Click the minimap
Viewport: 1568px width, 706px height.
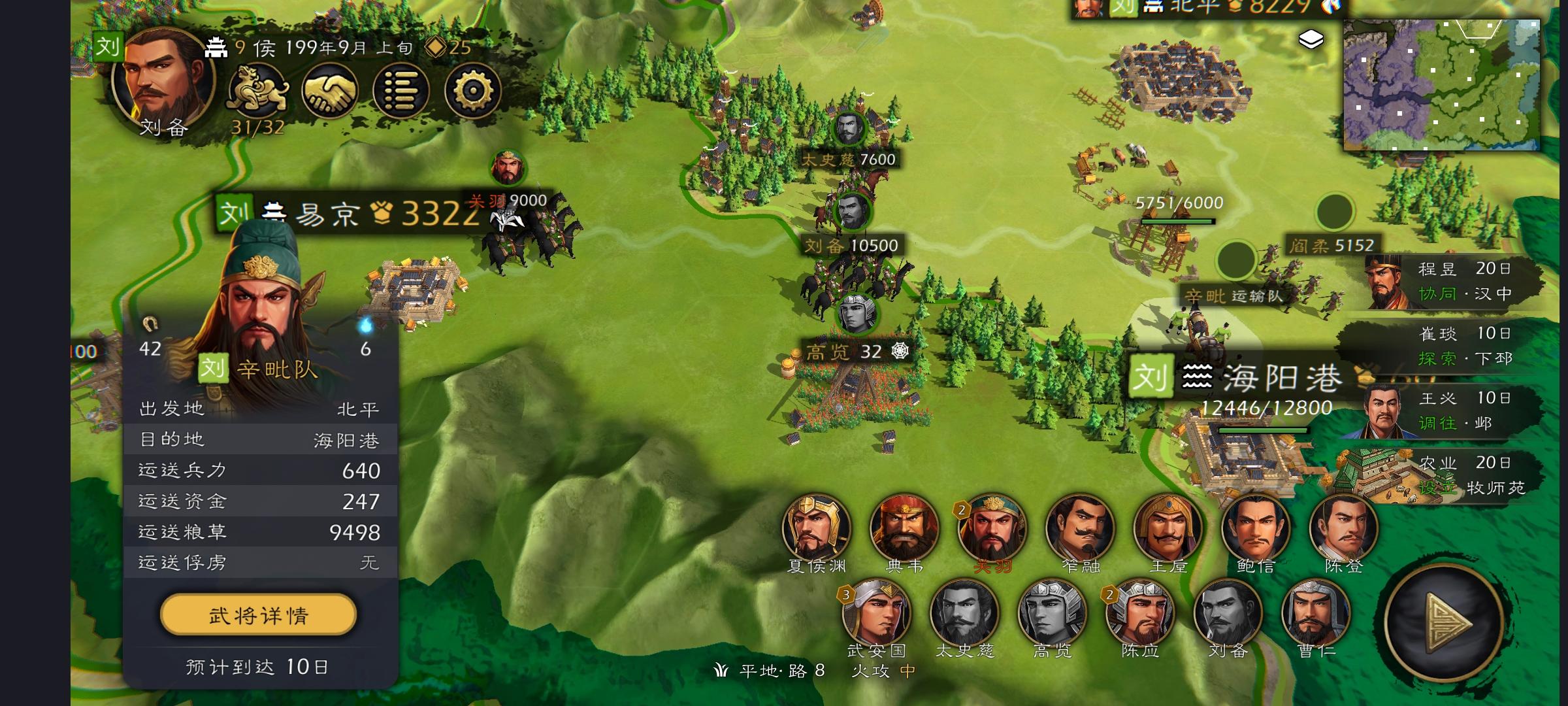pos(1441,85)
